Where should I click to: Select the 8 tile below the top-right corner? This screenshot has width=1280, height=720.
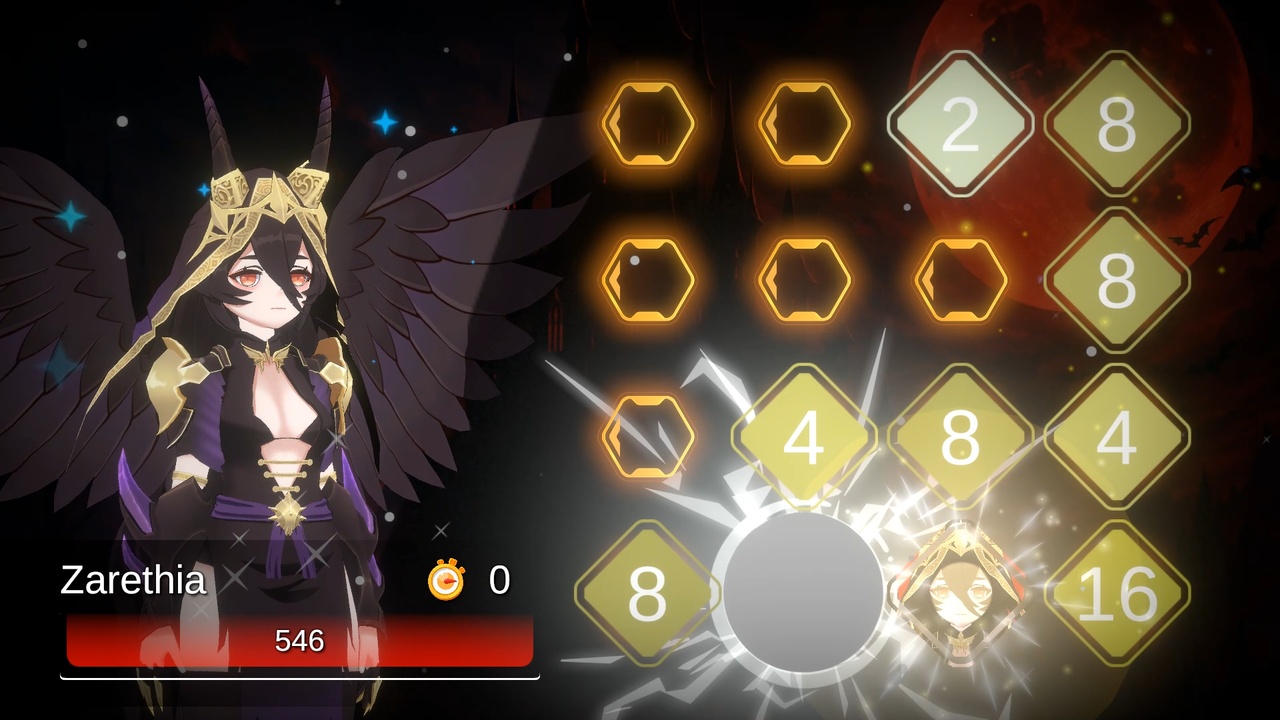[x=1118, y=278]
